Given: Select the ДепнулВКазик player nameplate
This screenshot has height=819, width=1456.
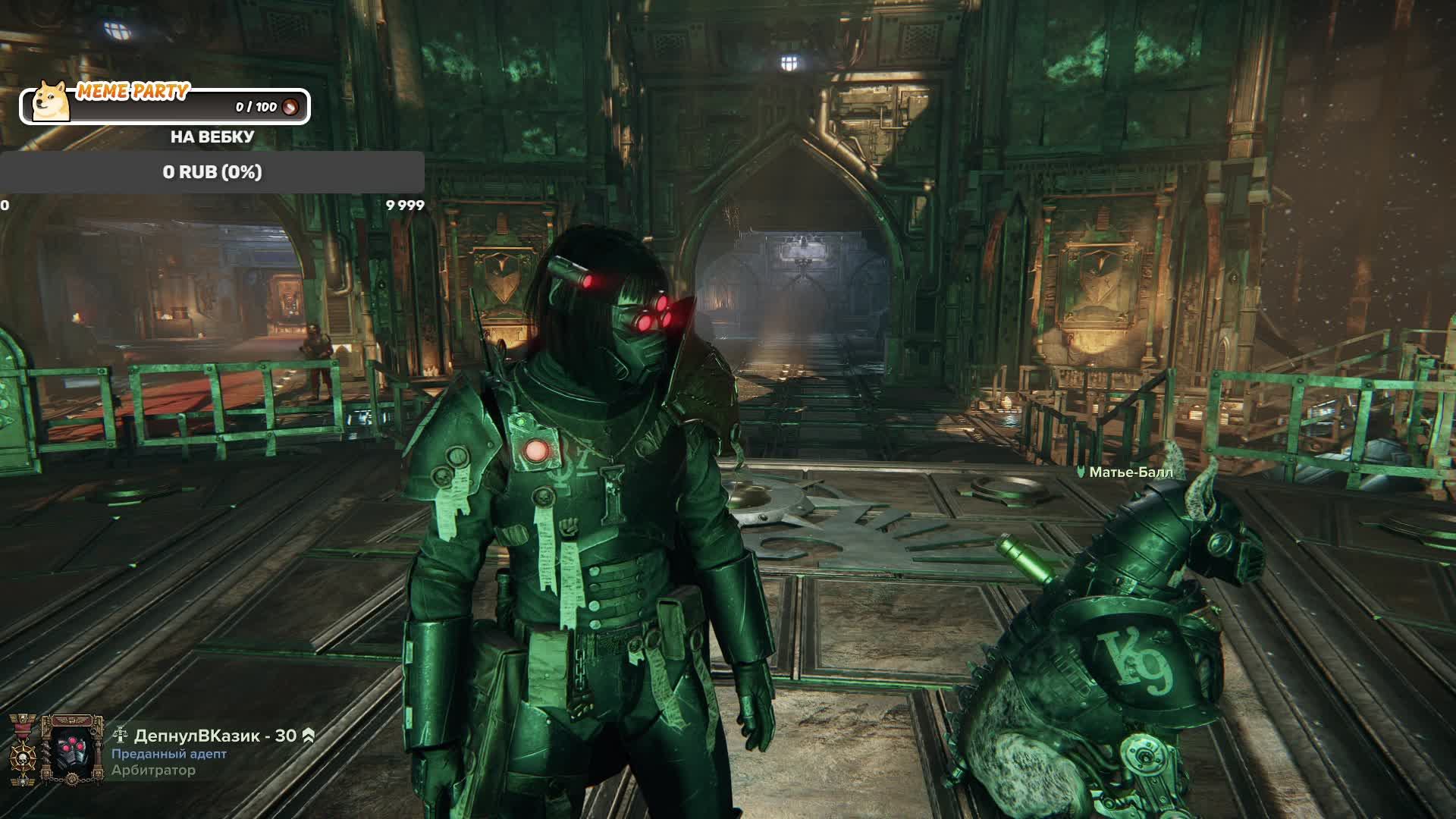Looking at the screenshot, I should point(215,736).
